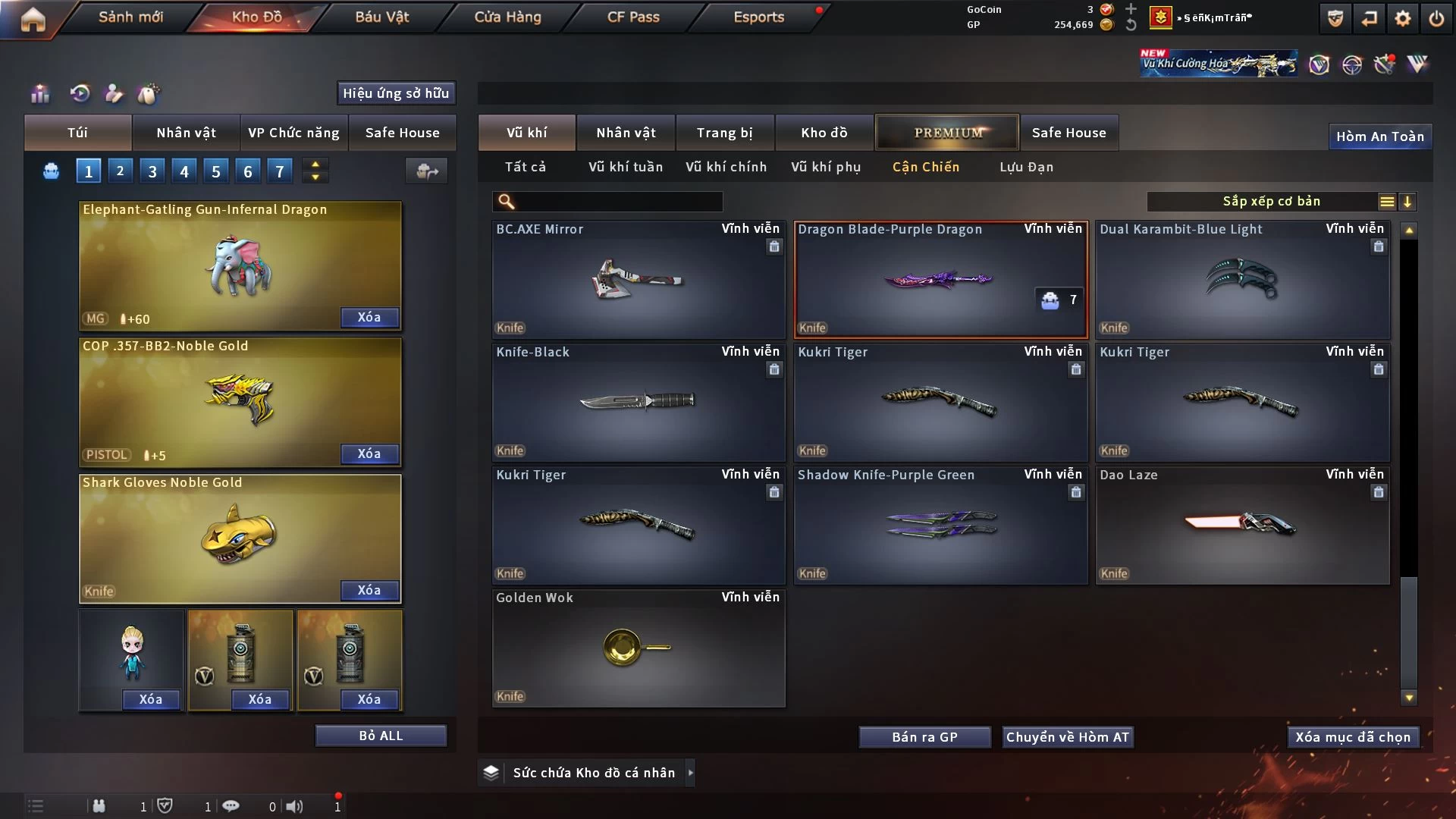This screenshot has width=1456, height=819.
Task: Show the Lựu Đạn grenade category
Action: 1026,167
